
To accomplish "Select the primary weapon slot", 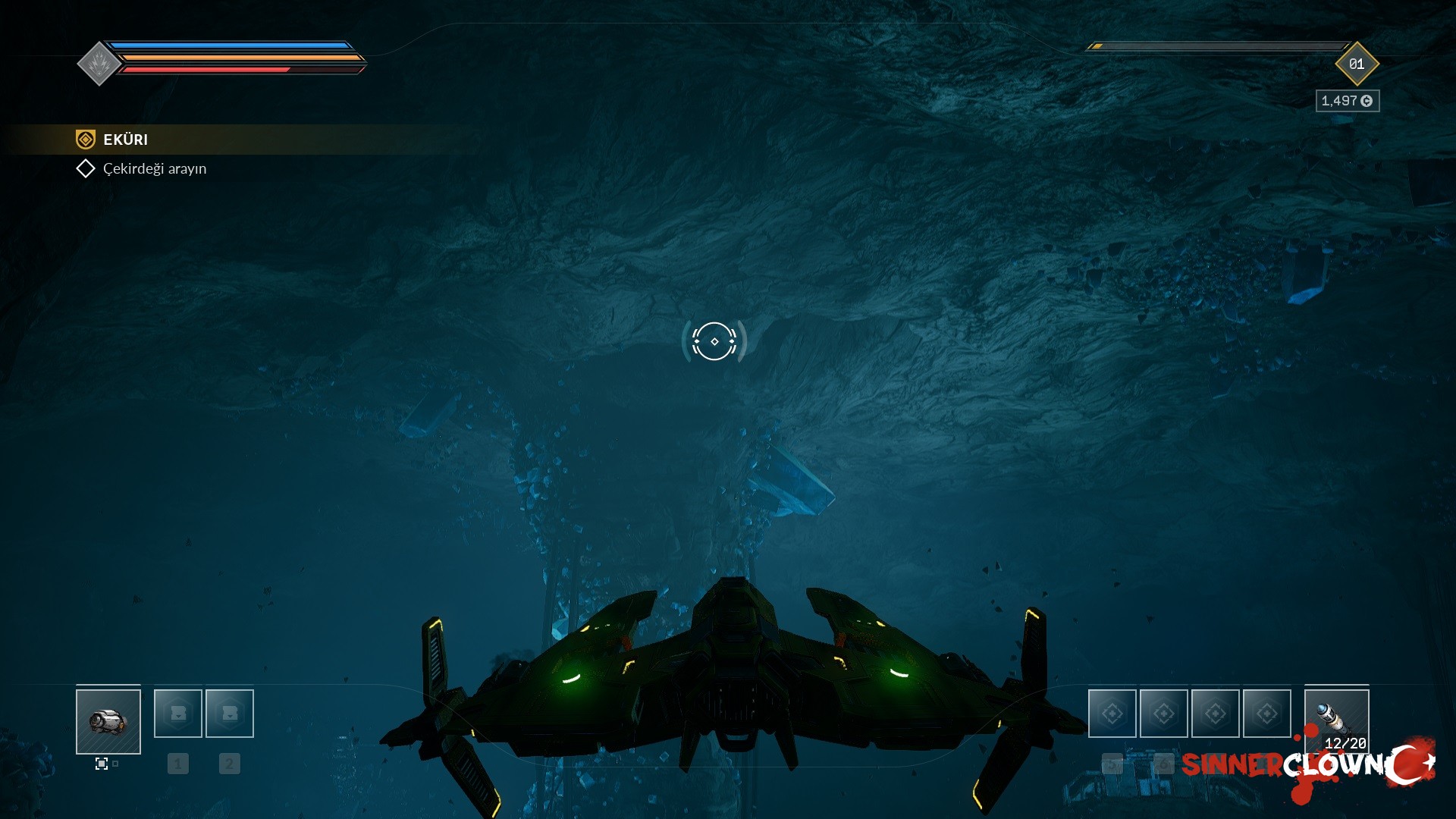I will (108, 721).
